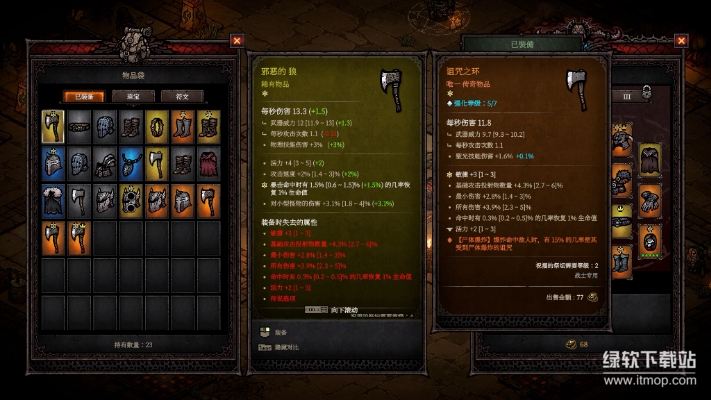Select the highlighted yellow axe in first slot

53,124
